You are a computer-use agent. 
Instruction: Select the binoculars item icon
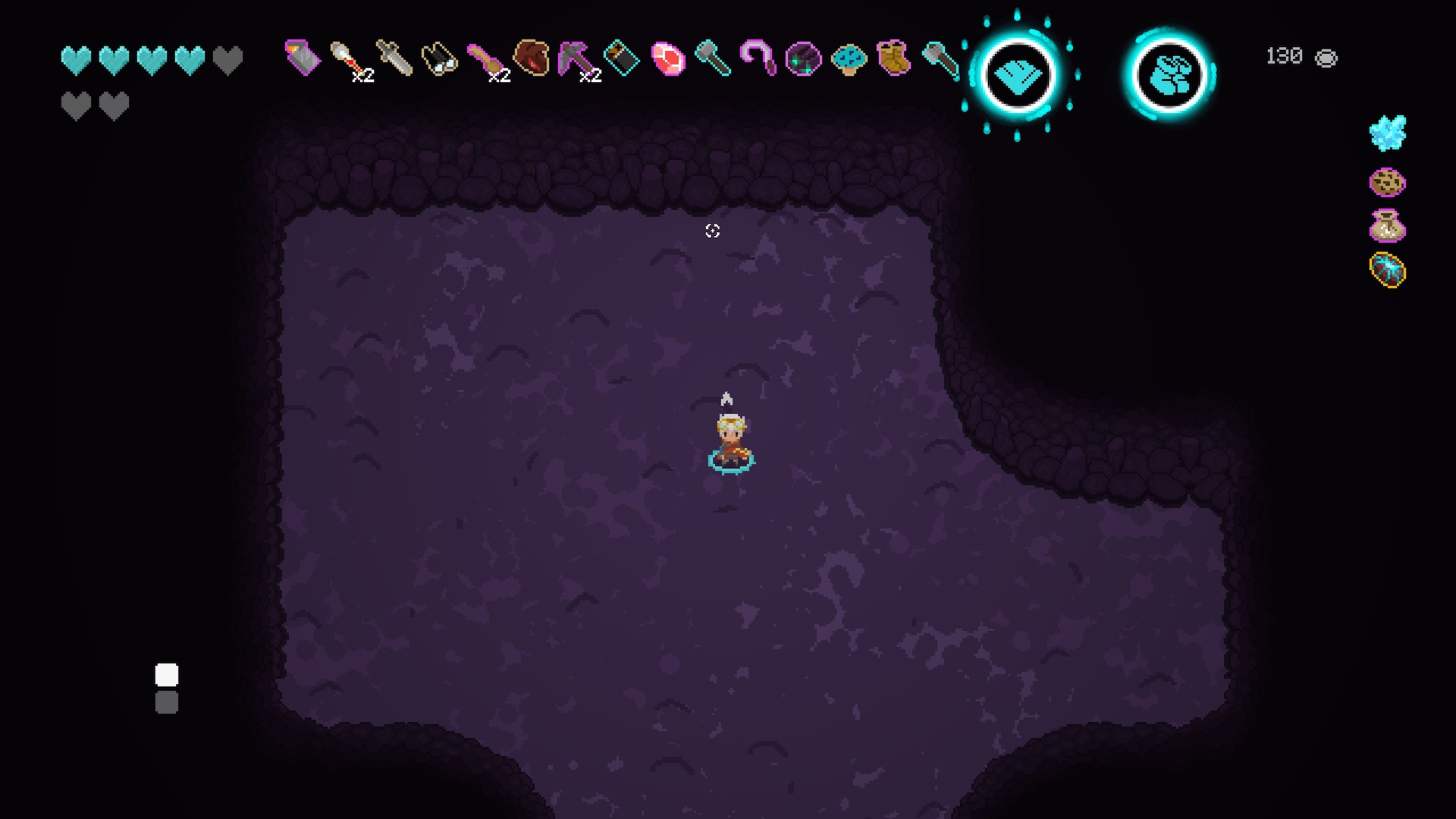[439, 58]
